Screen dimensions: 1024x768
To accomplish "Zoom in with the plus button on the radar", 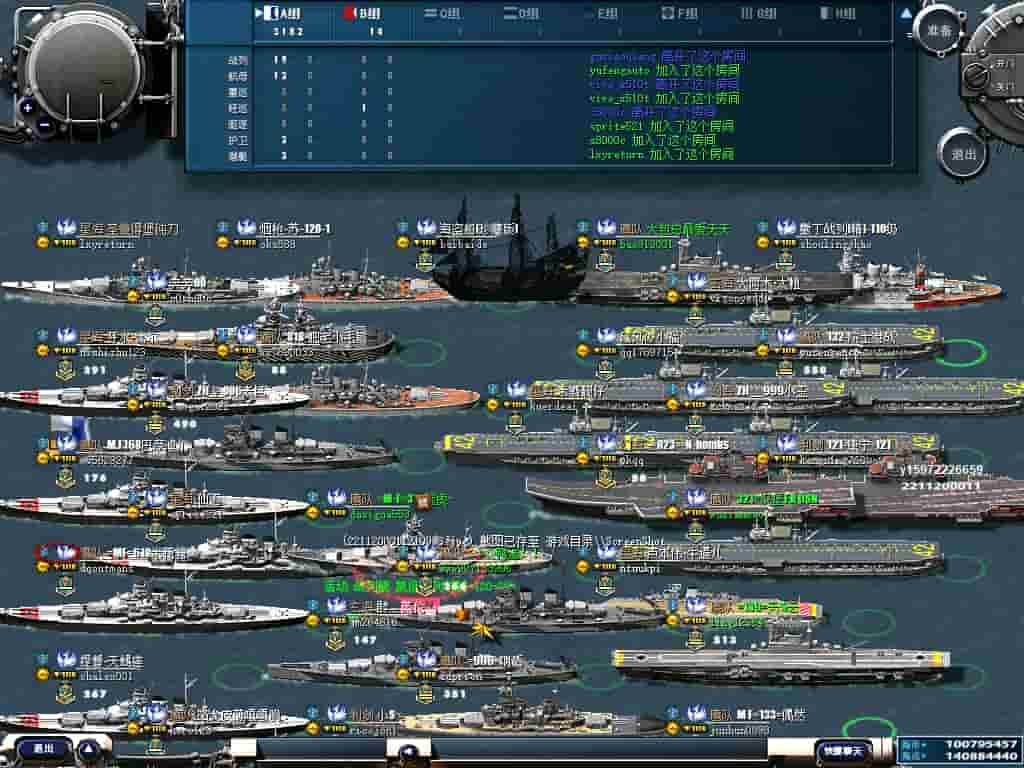I will click(28, 107).
